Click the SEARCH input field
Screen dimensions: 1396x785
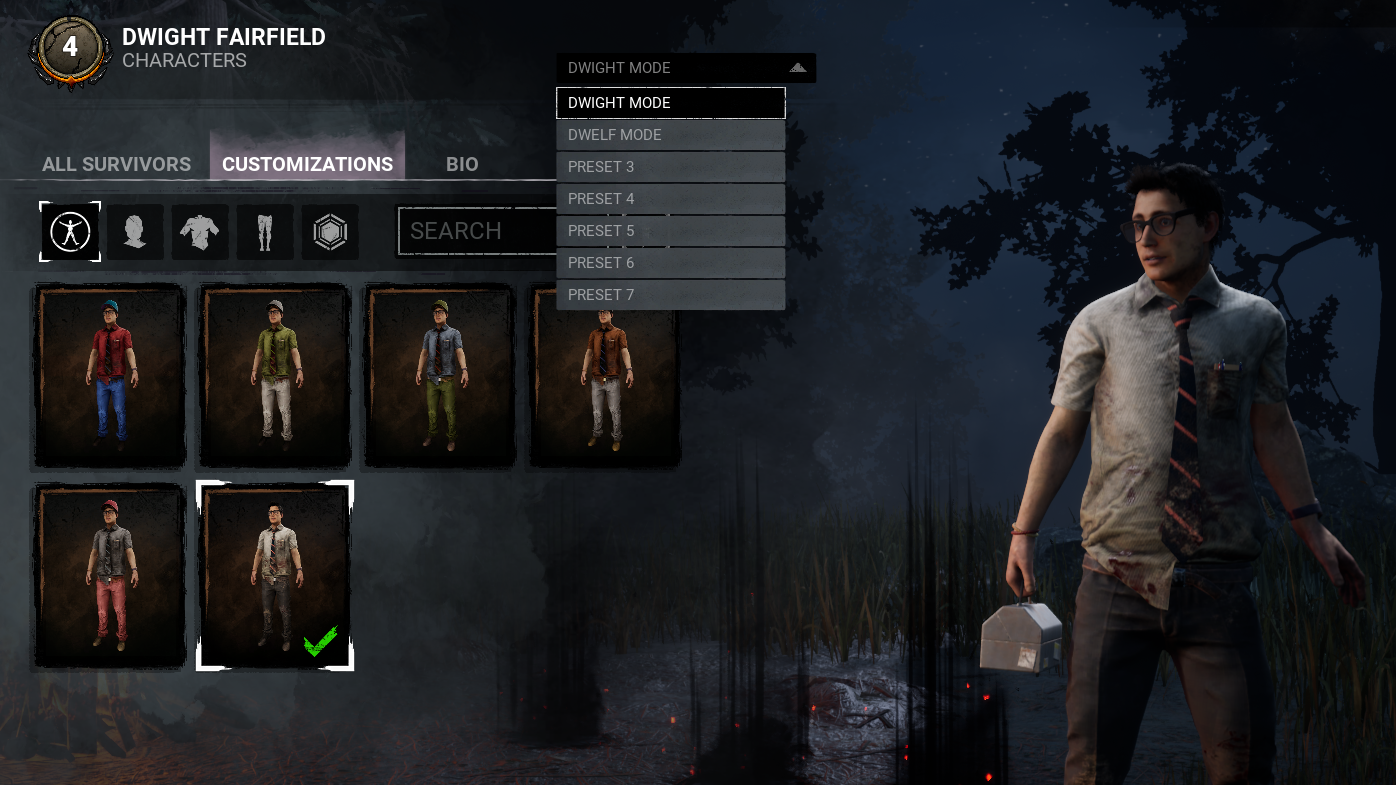[x=480, y=230]
